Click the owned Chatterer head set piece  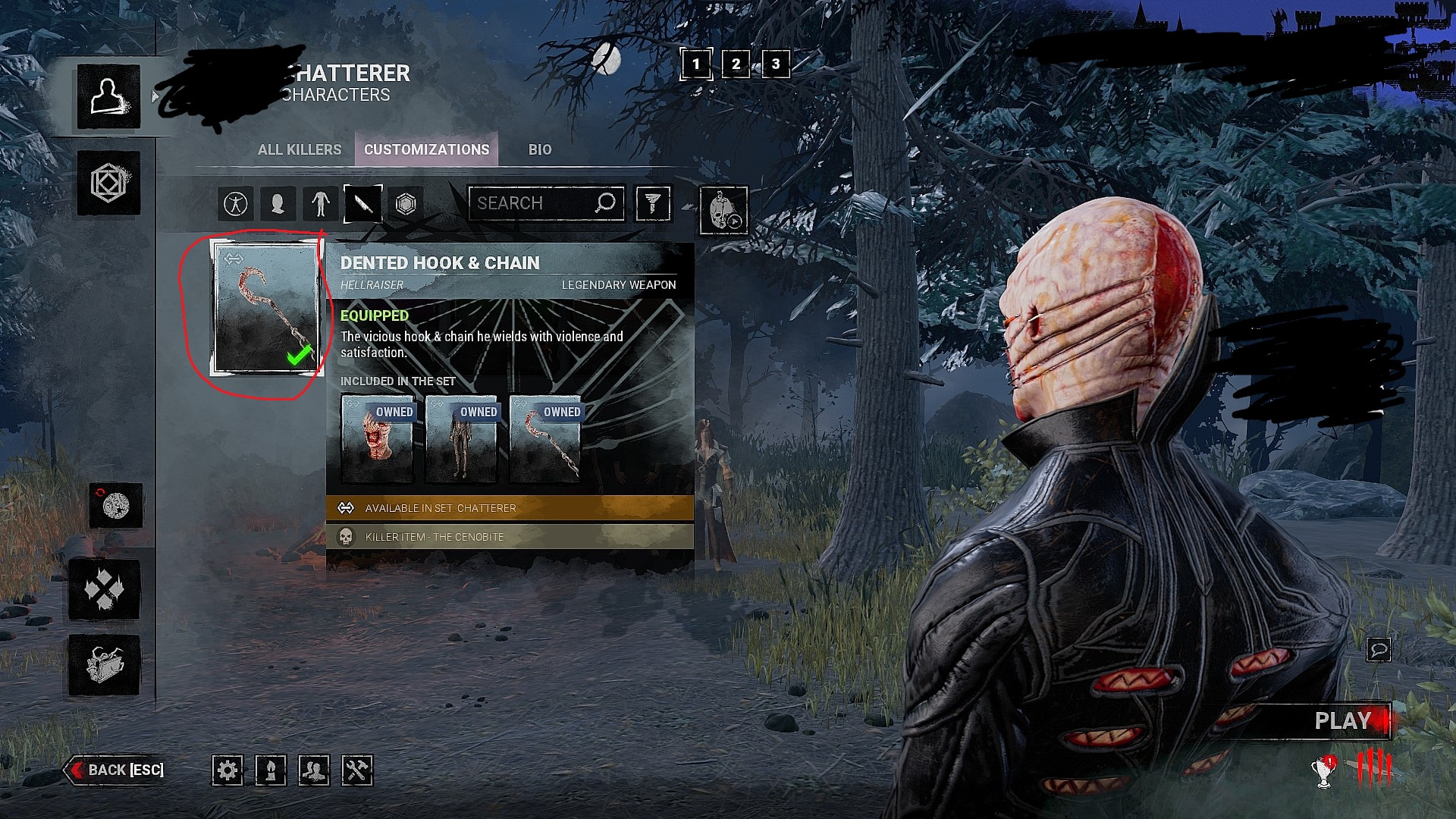coord(378,438)
